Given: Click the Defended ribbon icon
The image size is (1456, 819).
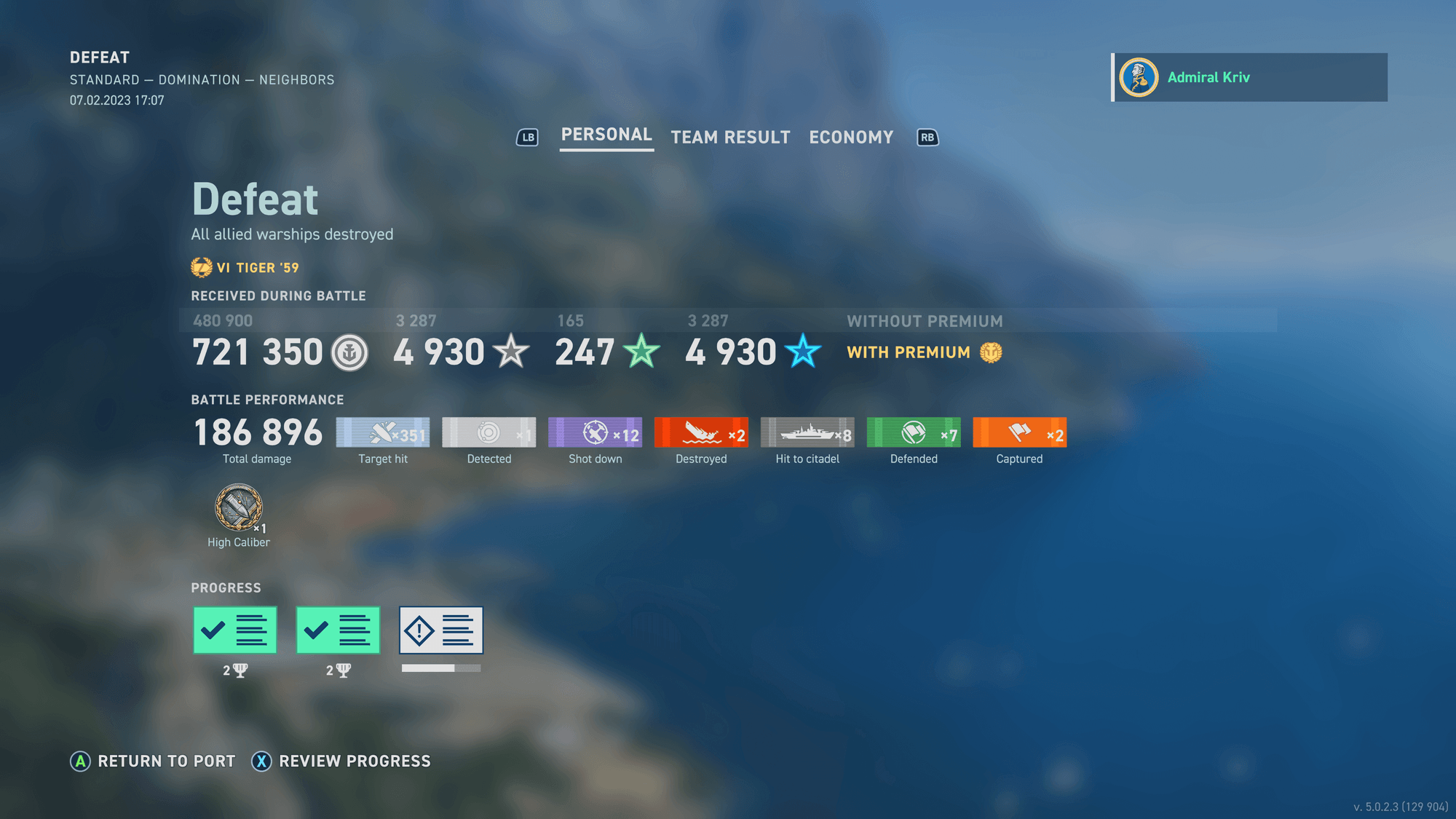Looking at the screenshot, I should [x=913, y=432].
